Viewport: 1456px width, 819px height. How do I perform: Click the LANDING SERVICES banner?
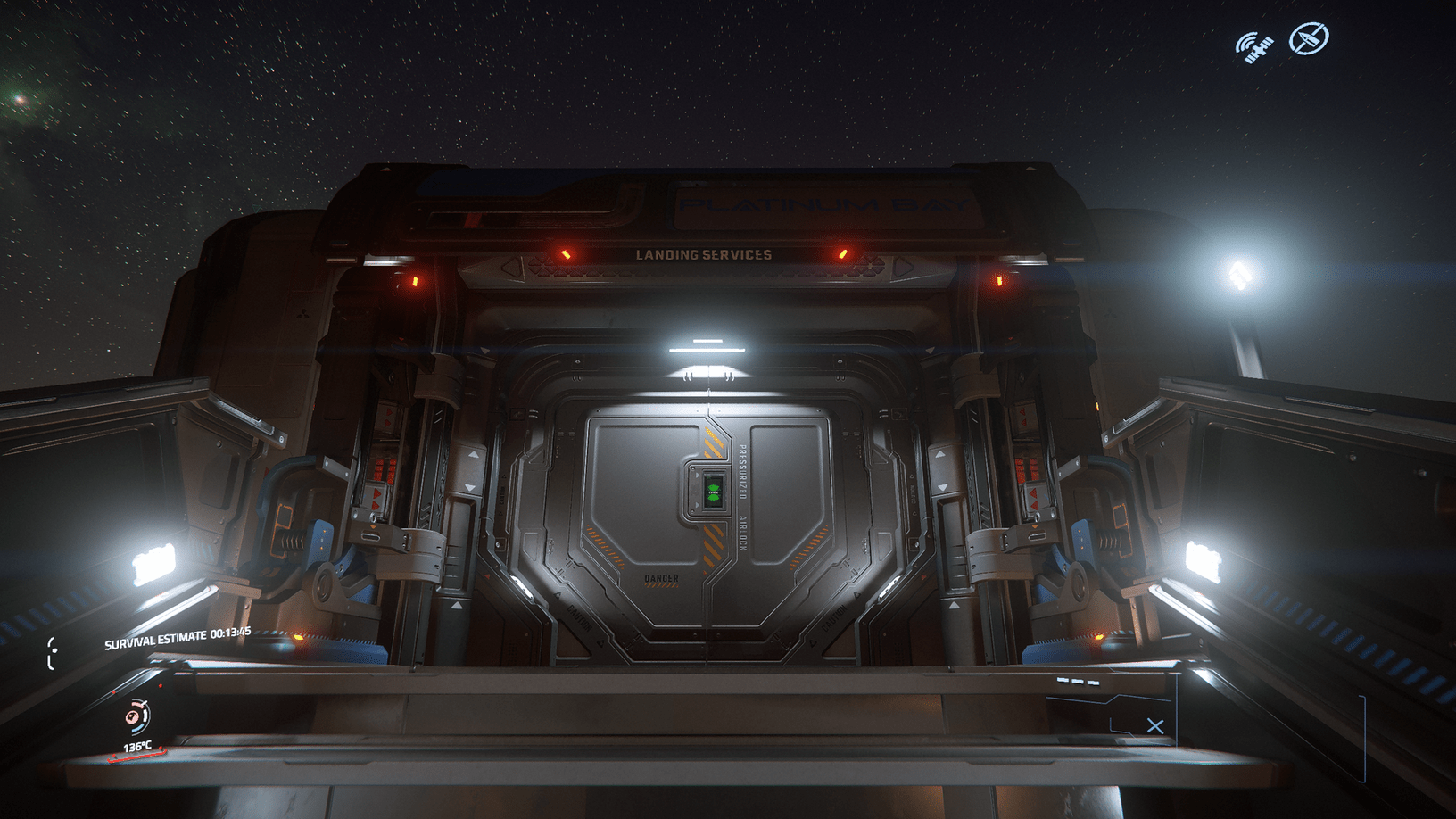point(703,254)
